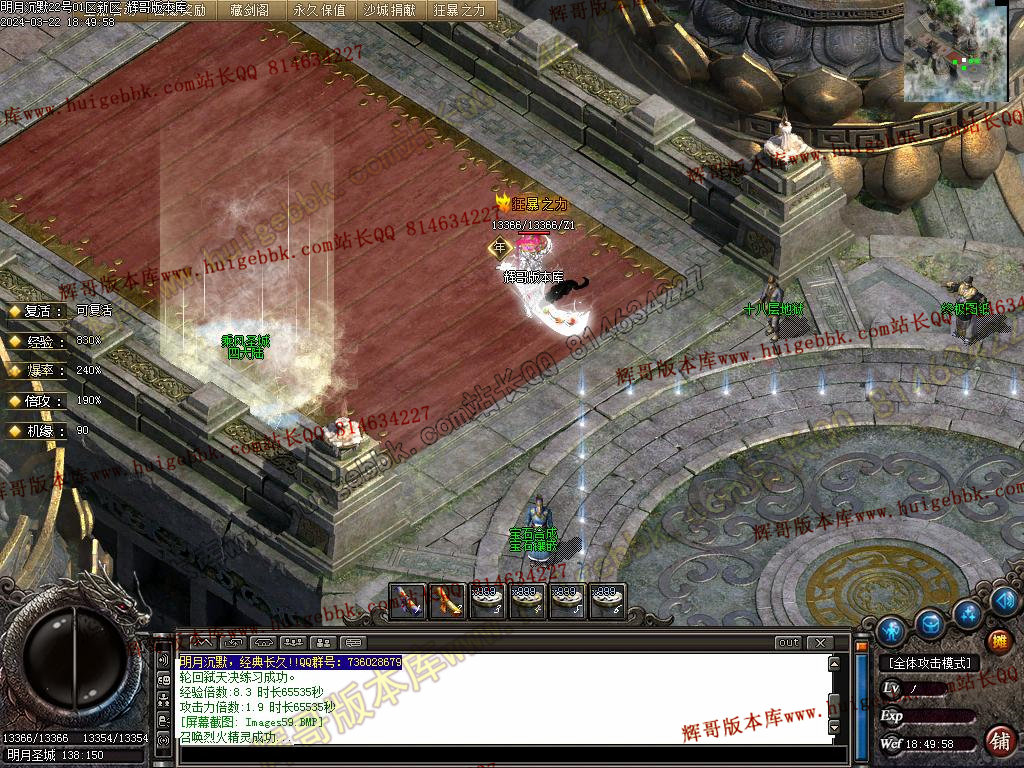Open the skills sparkle round icon
The image size is (1024, 768).
(967, 611)
